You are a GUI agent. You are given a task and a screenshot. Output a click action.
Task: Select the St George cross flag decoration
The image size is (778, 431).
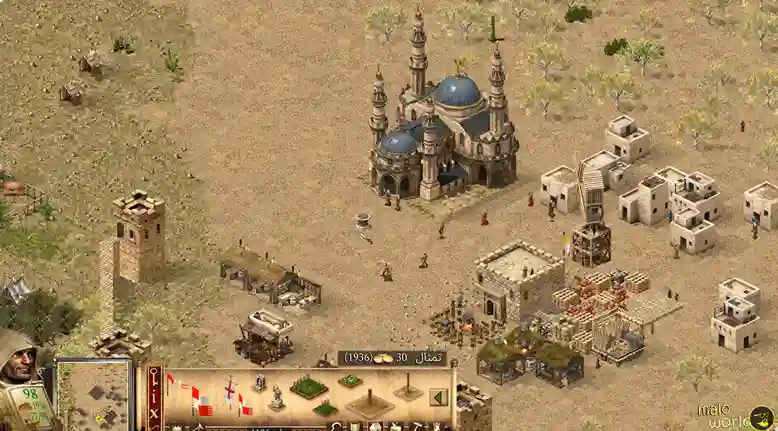tap(230, 390)
